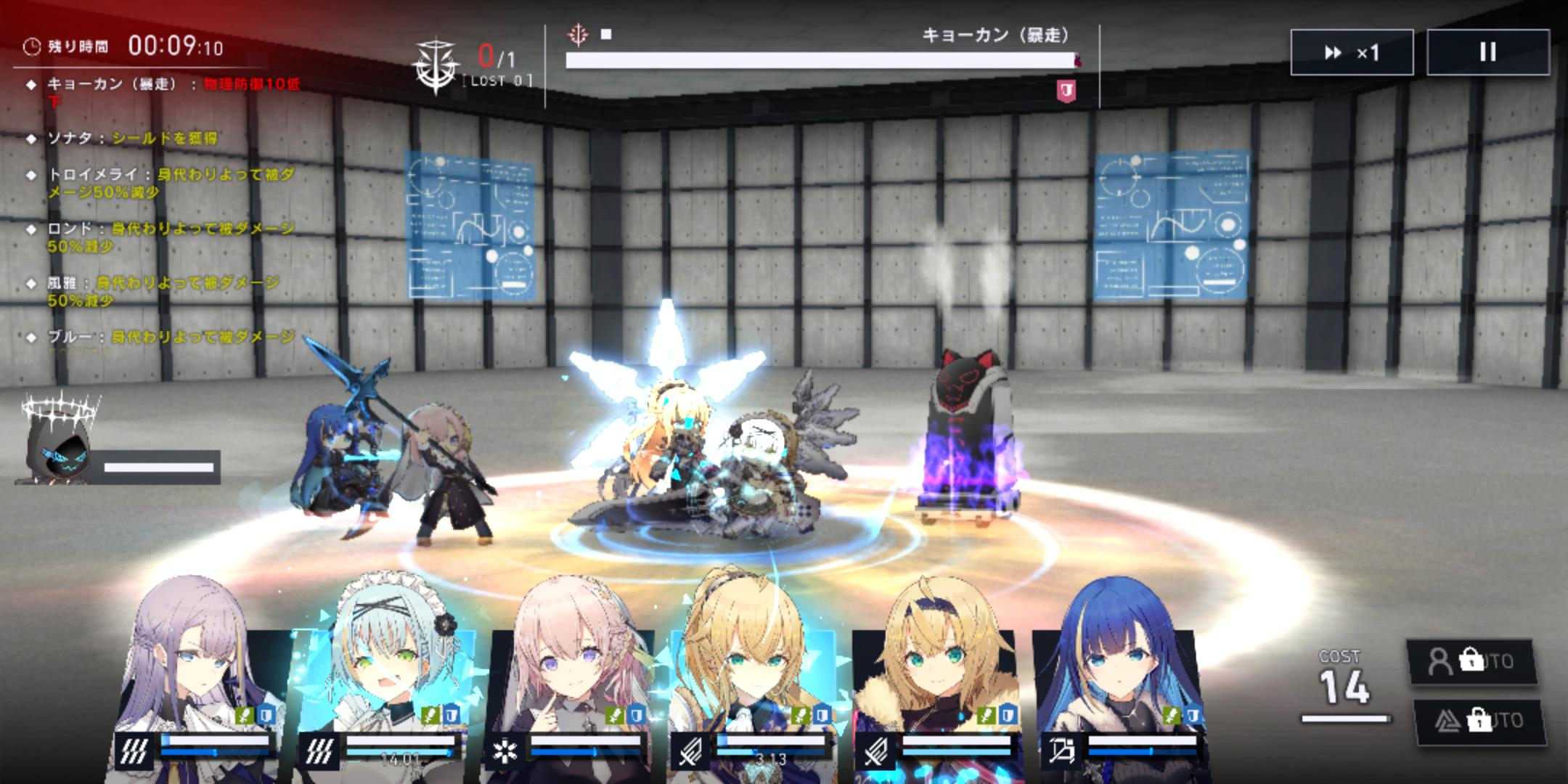Toggle the x1 battle speed button
1568x784 pixels.
point(1352,52)
